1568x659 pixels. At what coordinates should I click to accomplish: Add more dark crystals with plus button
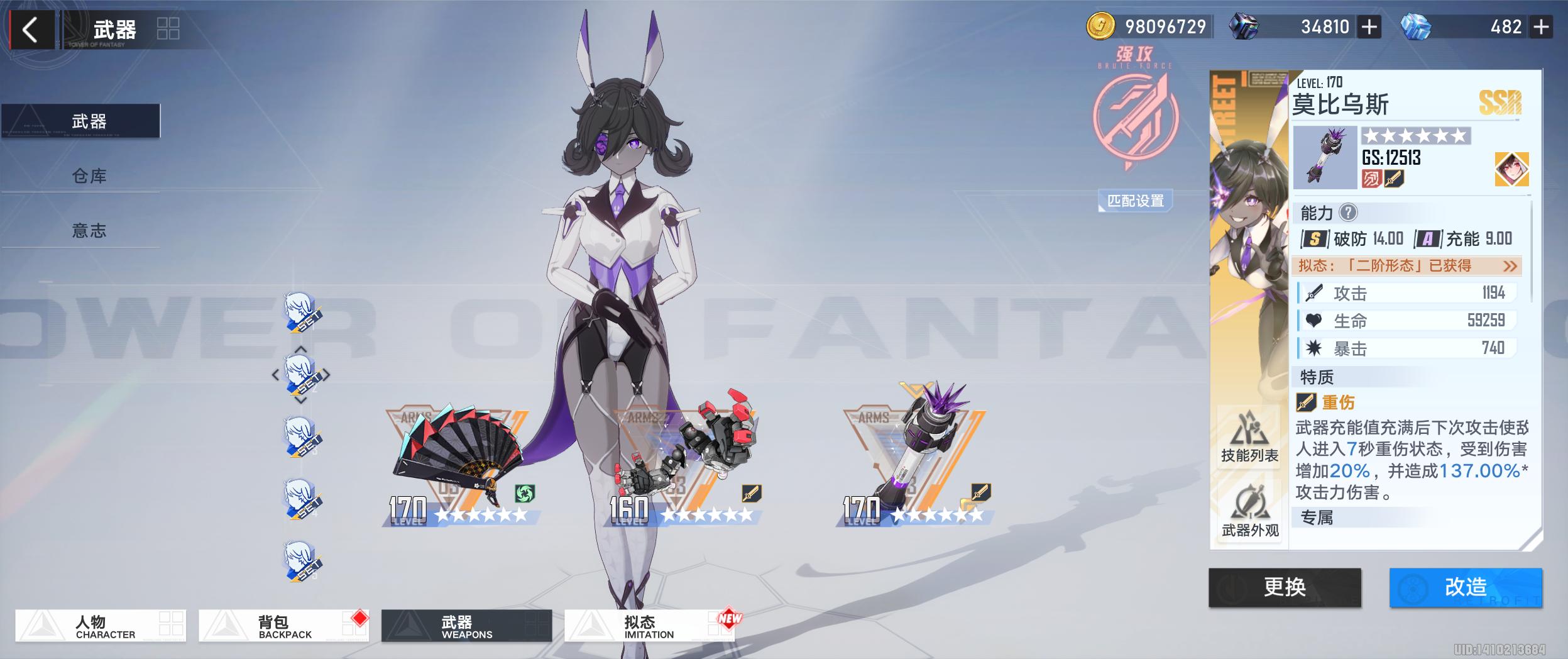pyautogui.click(x=1369, y=27)
